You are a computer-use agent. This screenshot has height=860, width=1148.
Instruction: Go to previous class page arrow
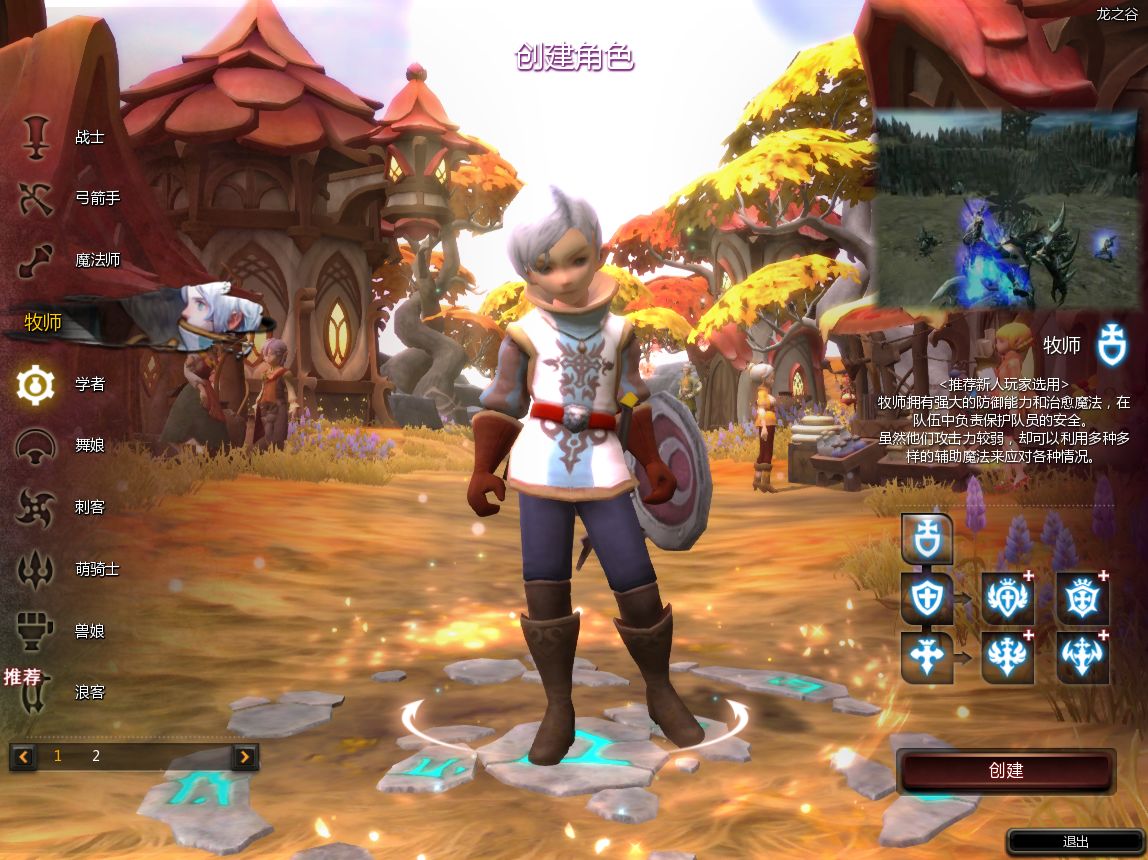pos(23,756)
